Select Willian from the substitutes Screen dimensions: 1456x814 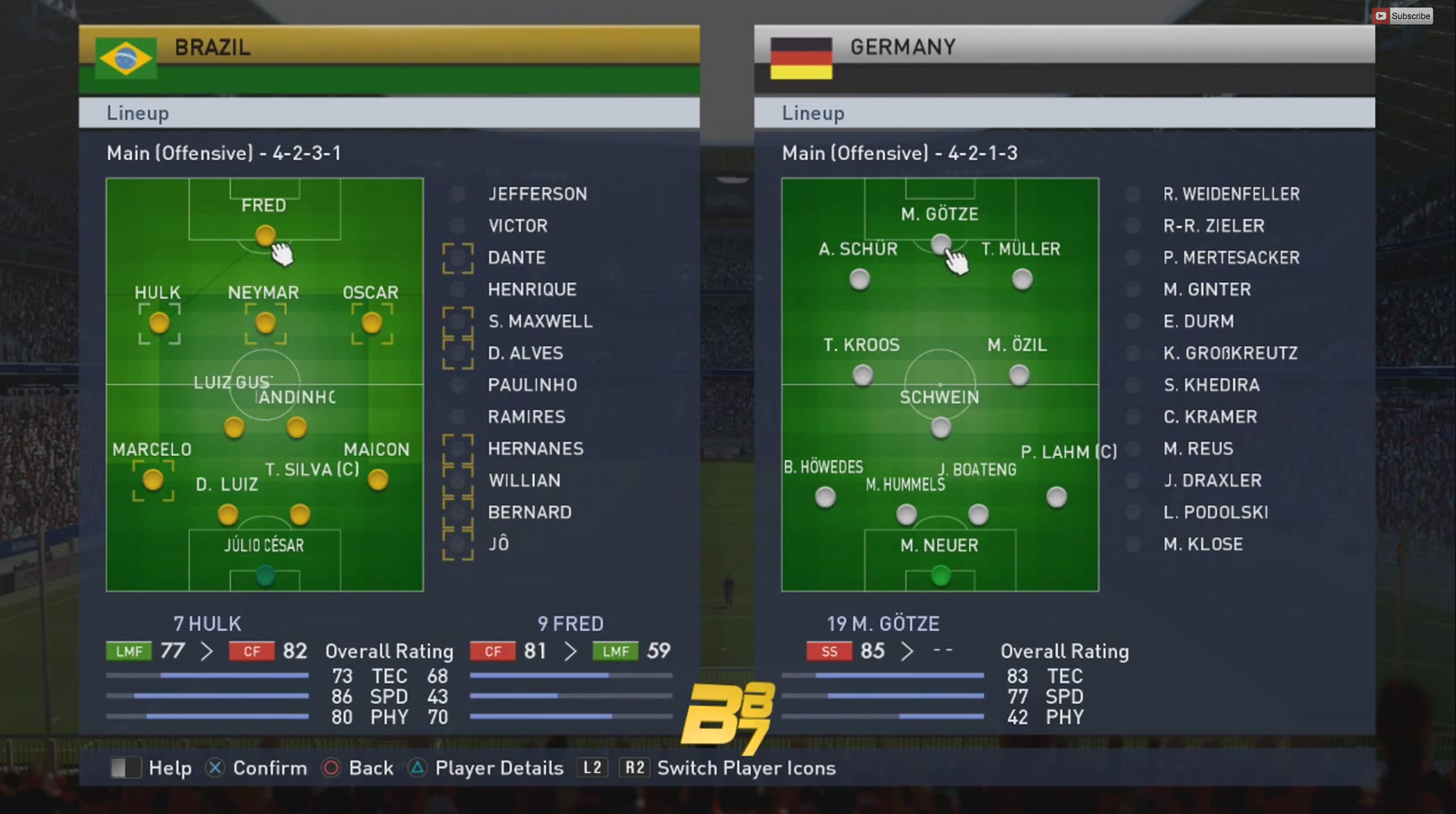point(524,481)
